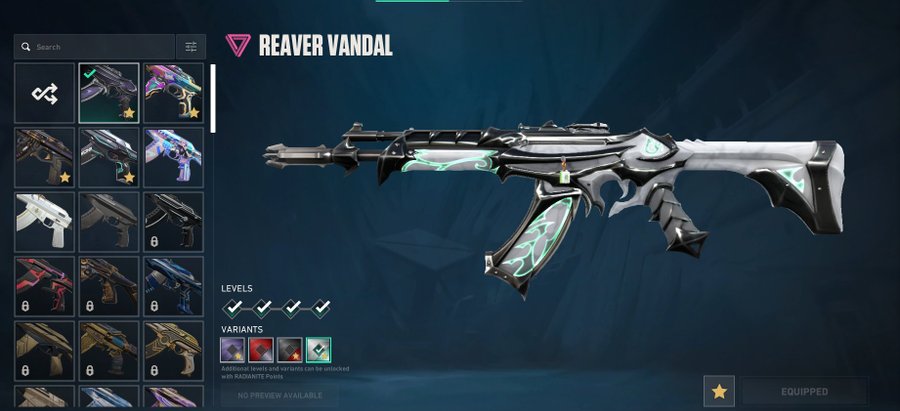Pick the locked red and black Vandal skin
900x411 pixels.
(x=44, y=286)
